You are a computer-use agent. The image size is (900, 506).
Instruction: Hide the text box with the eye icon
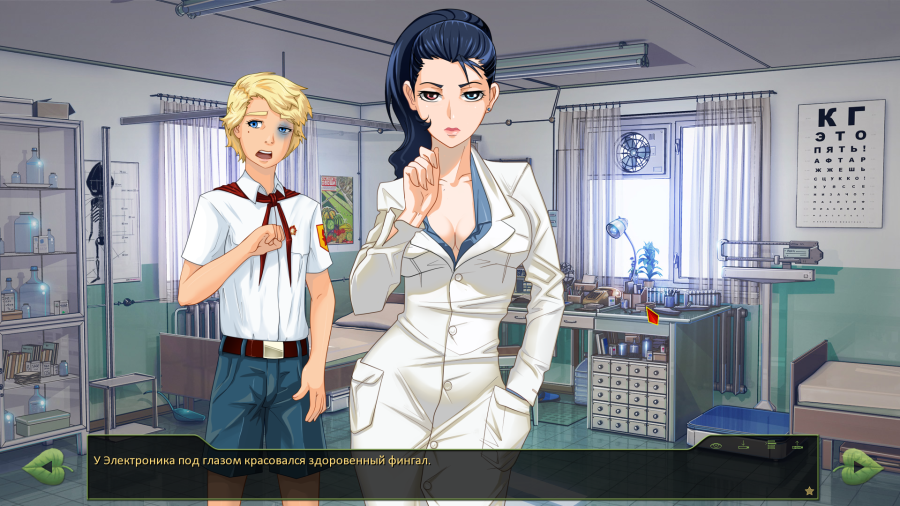click(x=716, y=445)
